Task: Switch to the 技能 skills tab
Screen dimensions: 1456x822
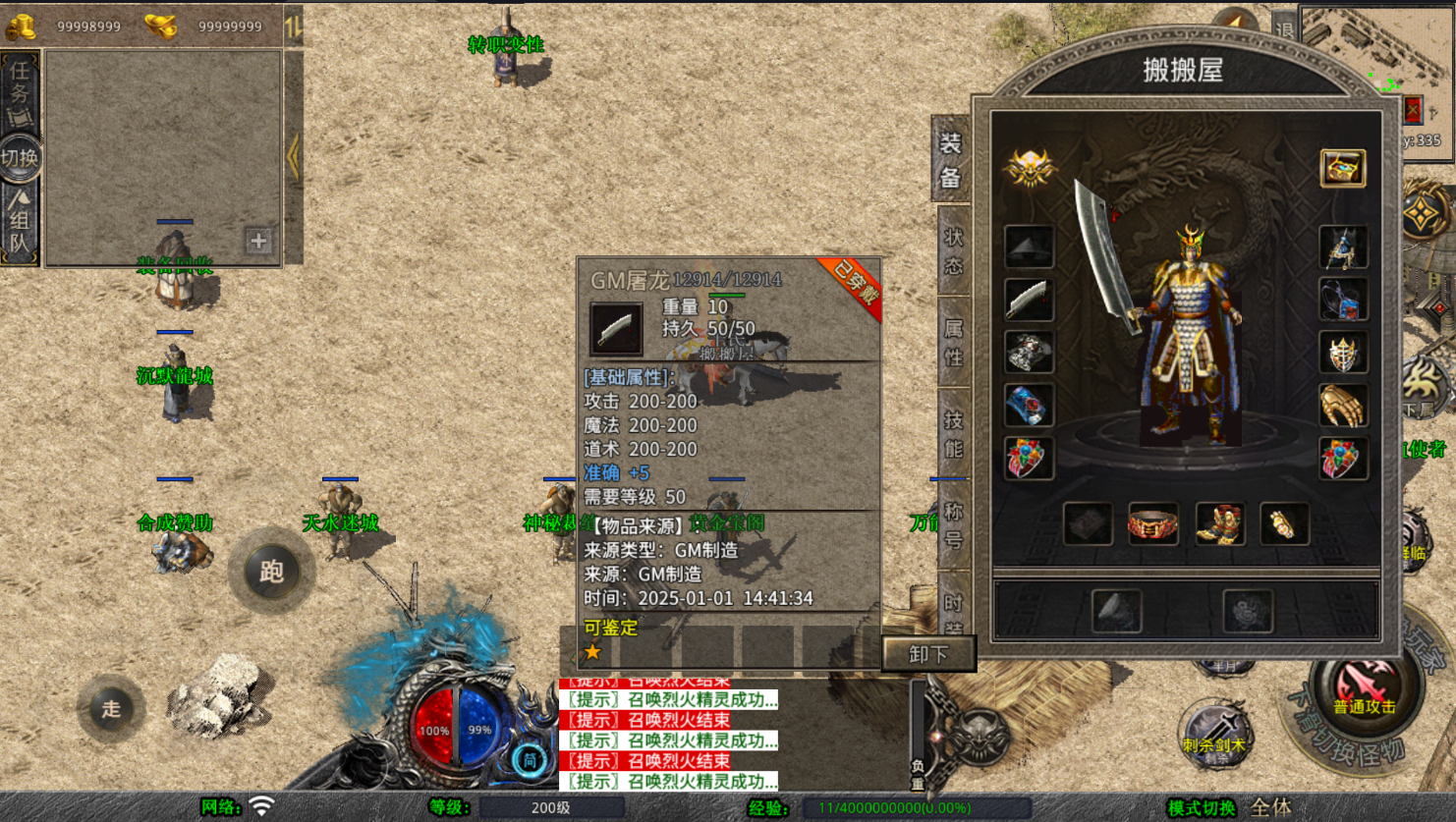Action: click(x=953, y=434)
